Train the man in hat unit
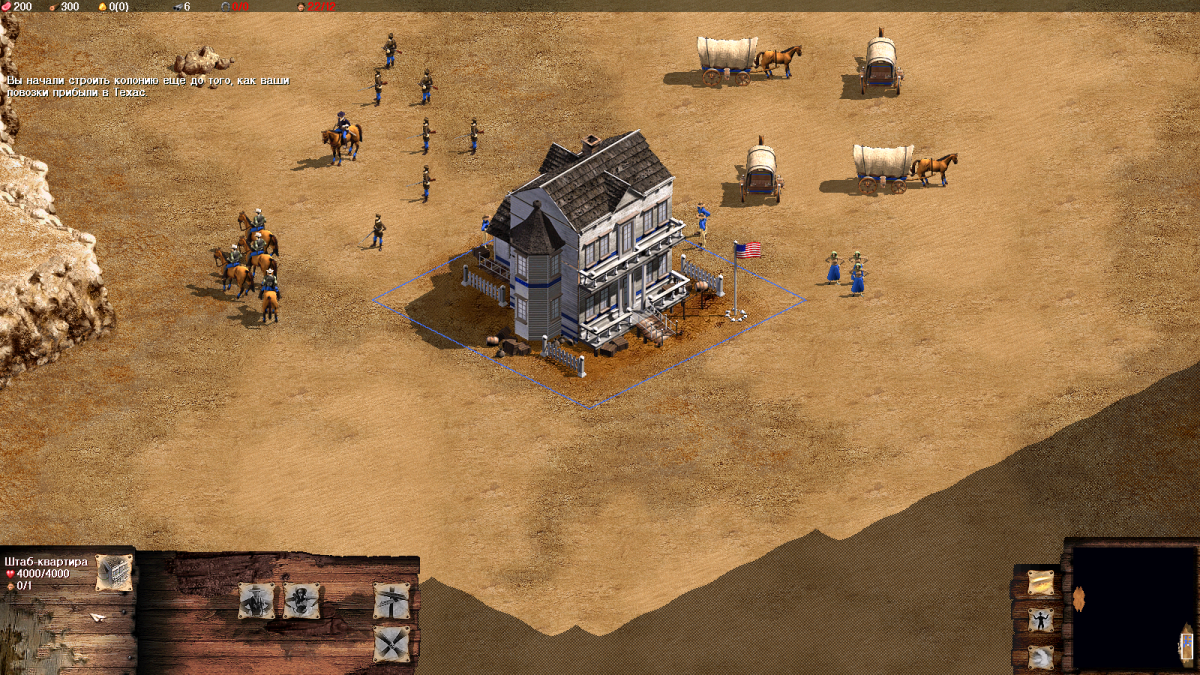Image resolution: width=1200 pixels, height=675 pixels. pos(256,600)
